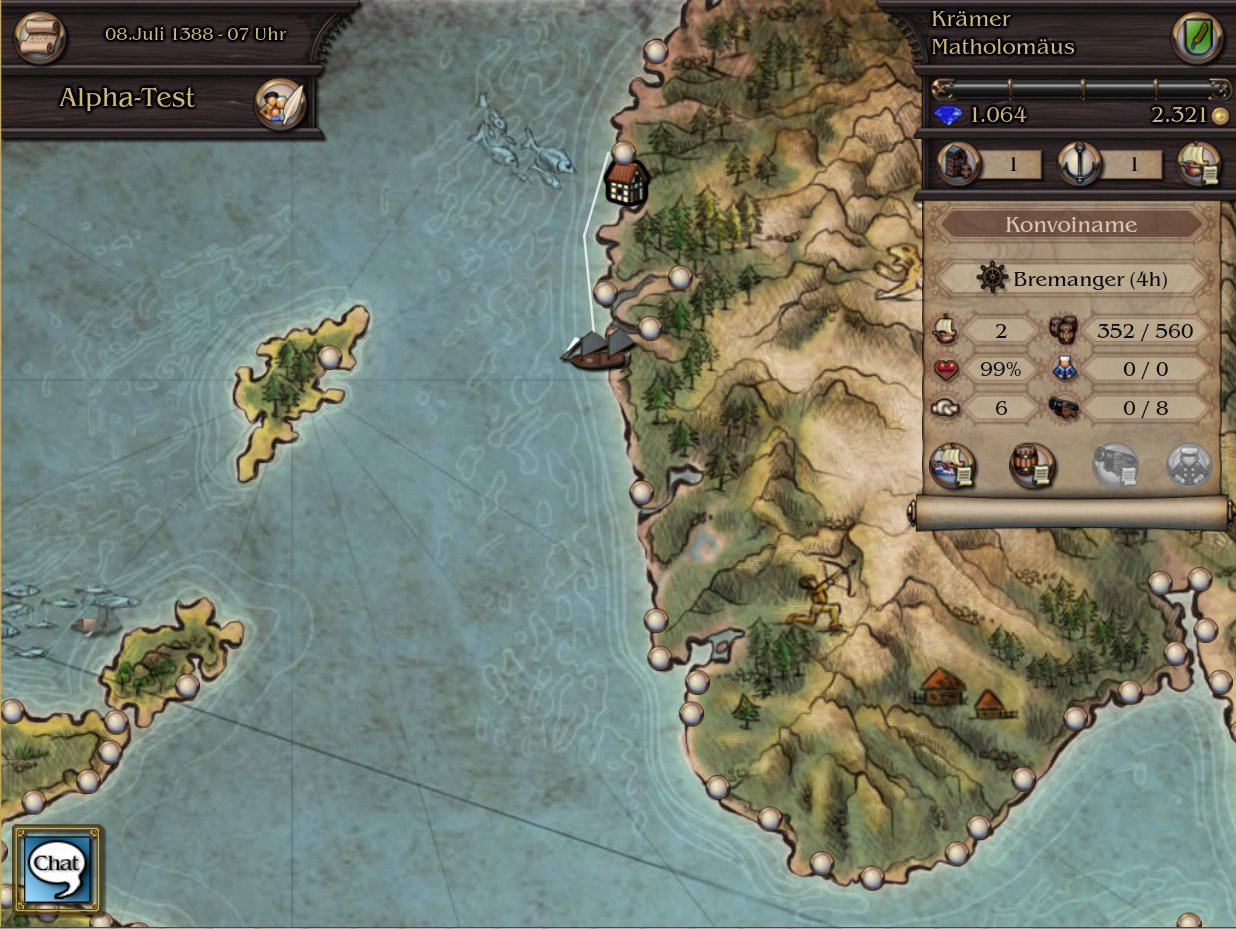Image resolution: width=1236 pixels, height=929 pixels.
Task: Open the Chat window
Action: pyautogui.click(x=57, y=867)
